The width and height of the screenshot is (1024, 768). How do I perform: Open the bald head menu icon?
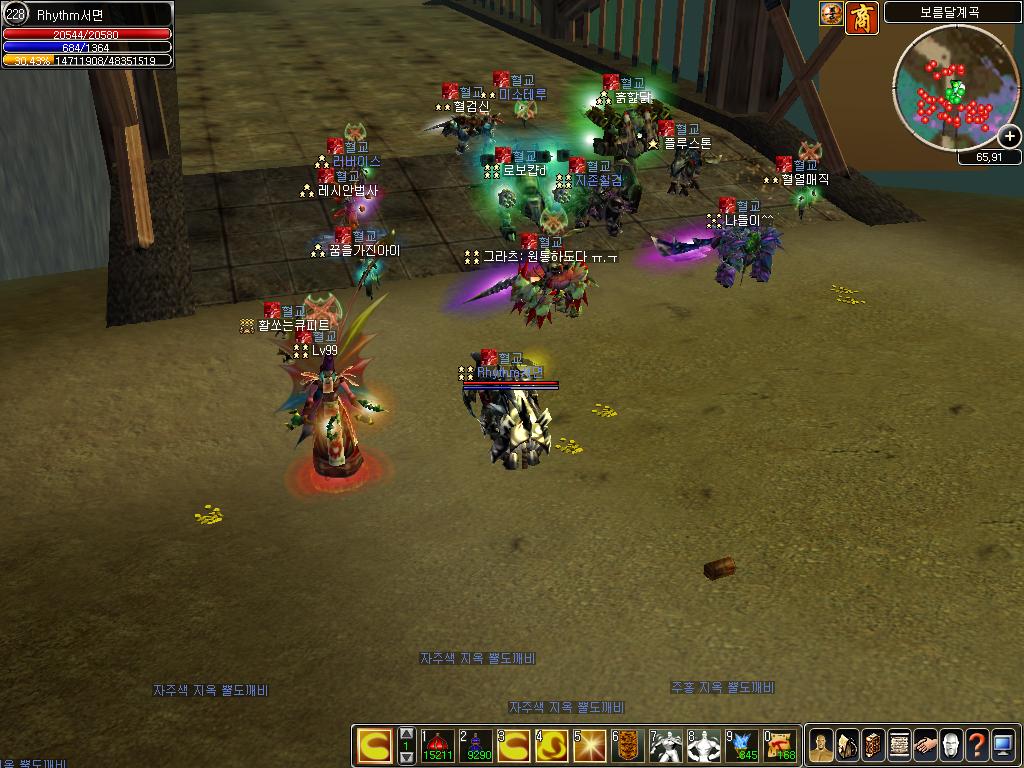pyautogui.click(x=951, y=746)
